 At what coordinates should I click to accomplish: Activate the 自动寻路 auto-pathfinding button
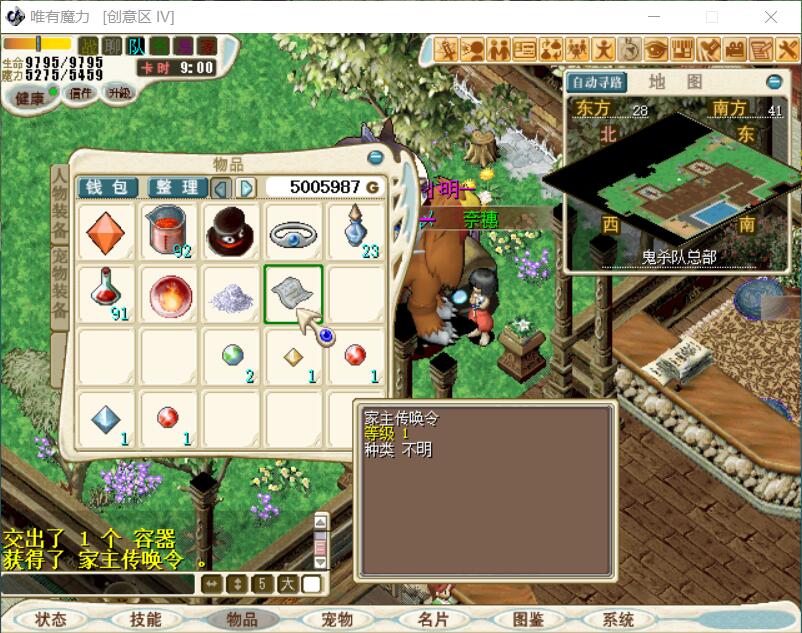597,82
